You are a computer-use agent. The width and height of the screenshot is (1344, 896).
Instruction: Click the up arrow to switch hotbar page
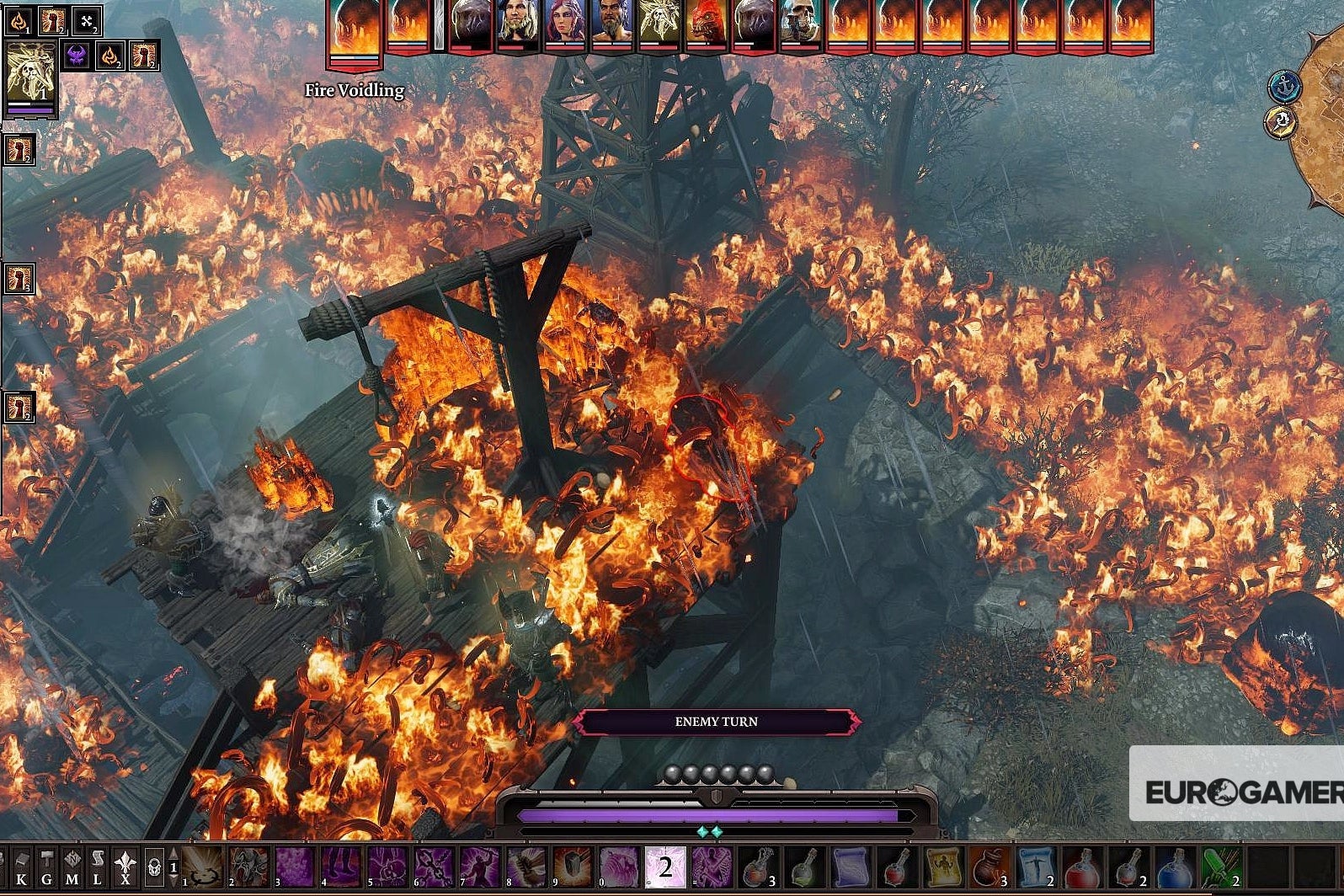pos(173,853)
